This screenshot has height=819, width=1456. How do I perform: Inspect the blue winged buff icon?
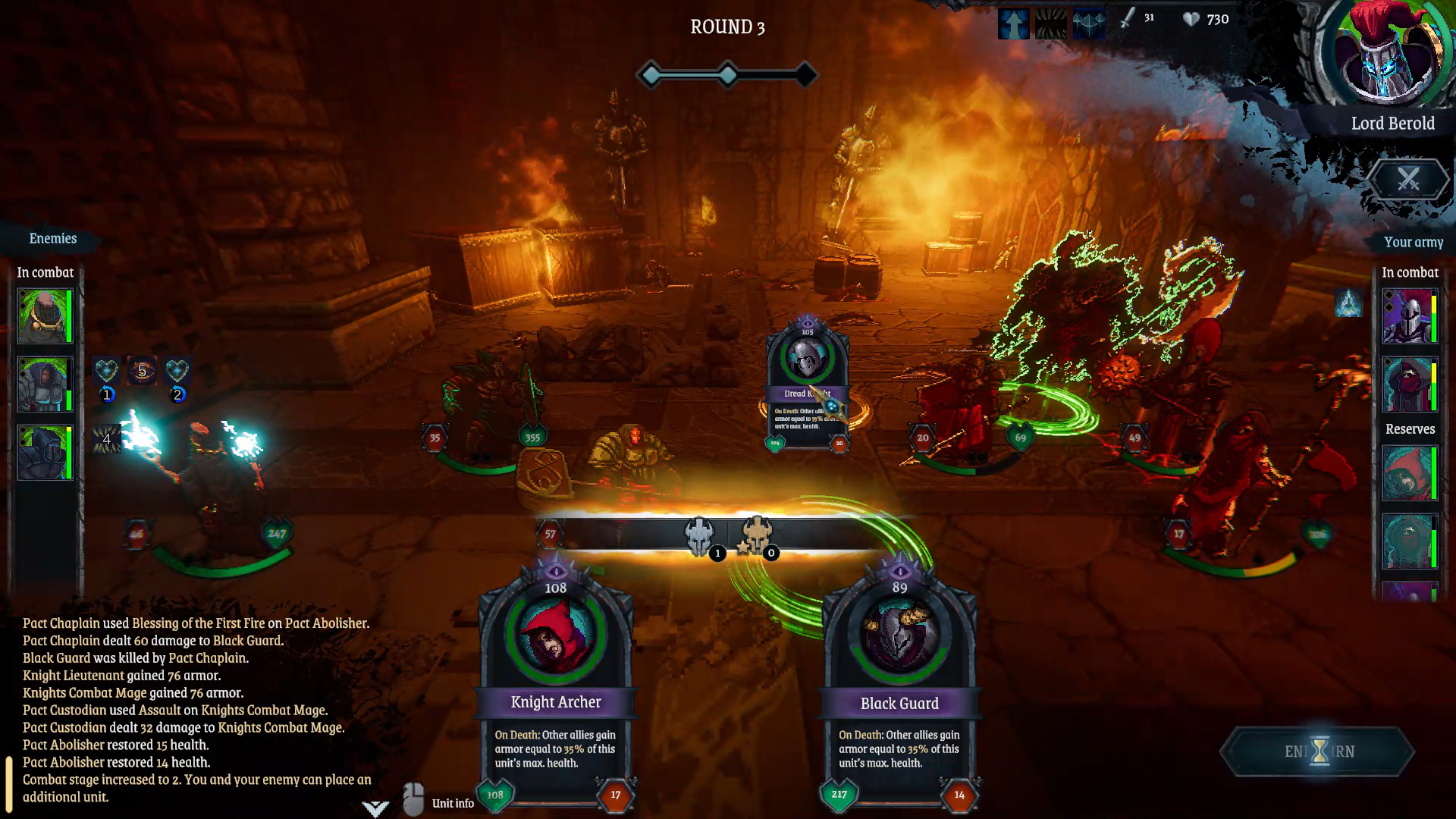point(1088,24)
